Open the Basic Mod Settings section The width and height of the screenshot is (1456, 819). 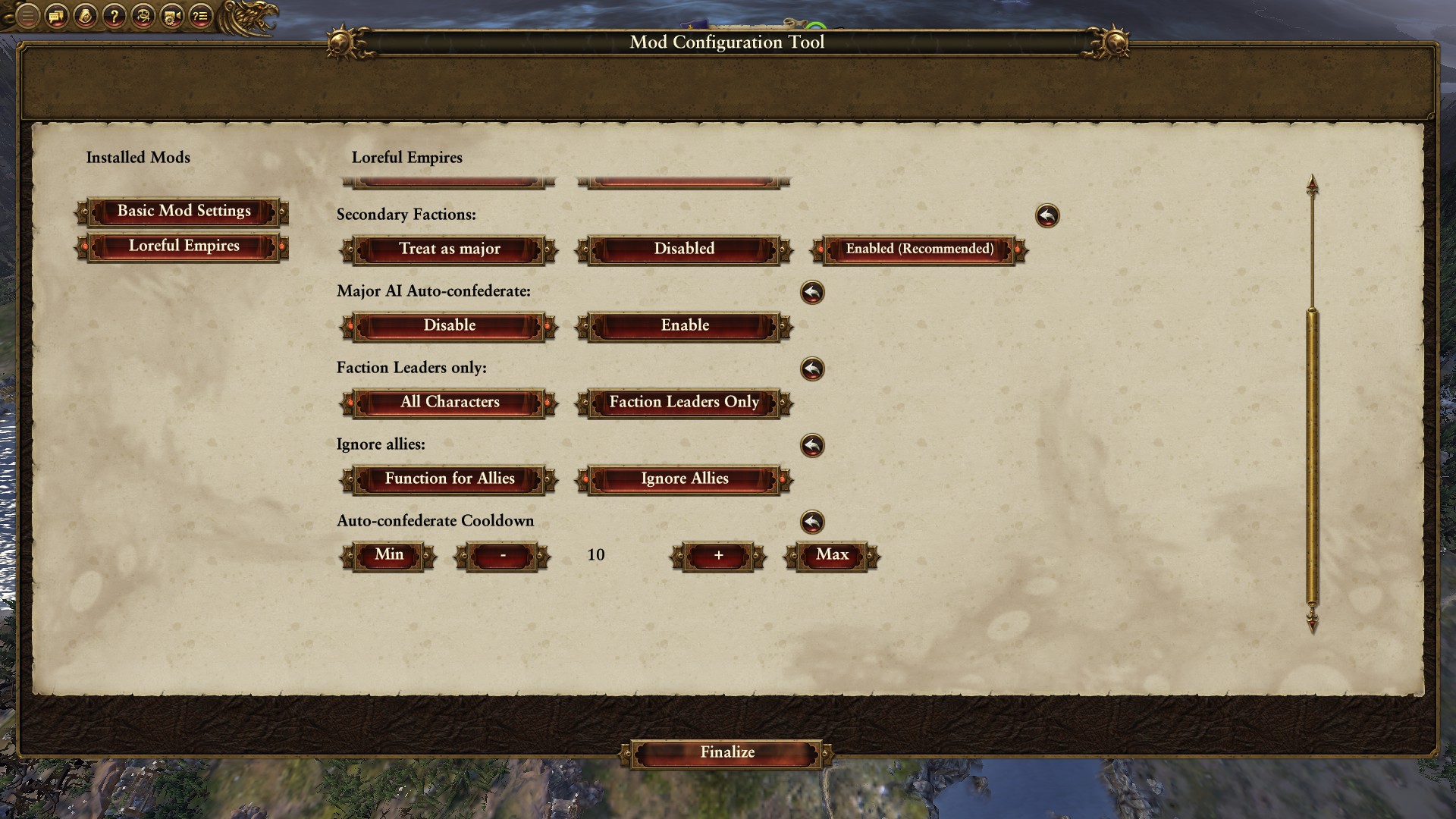(183, 212)
